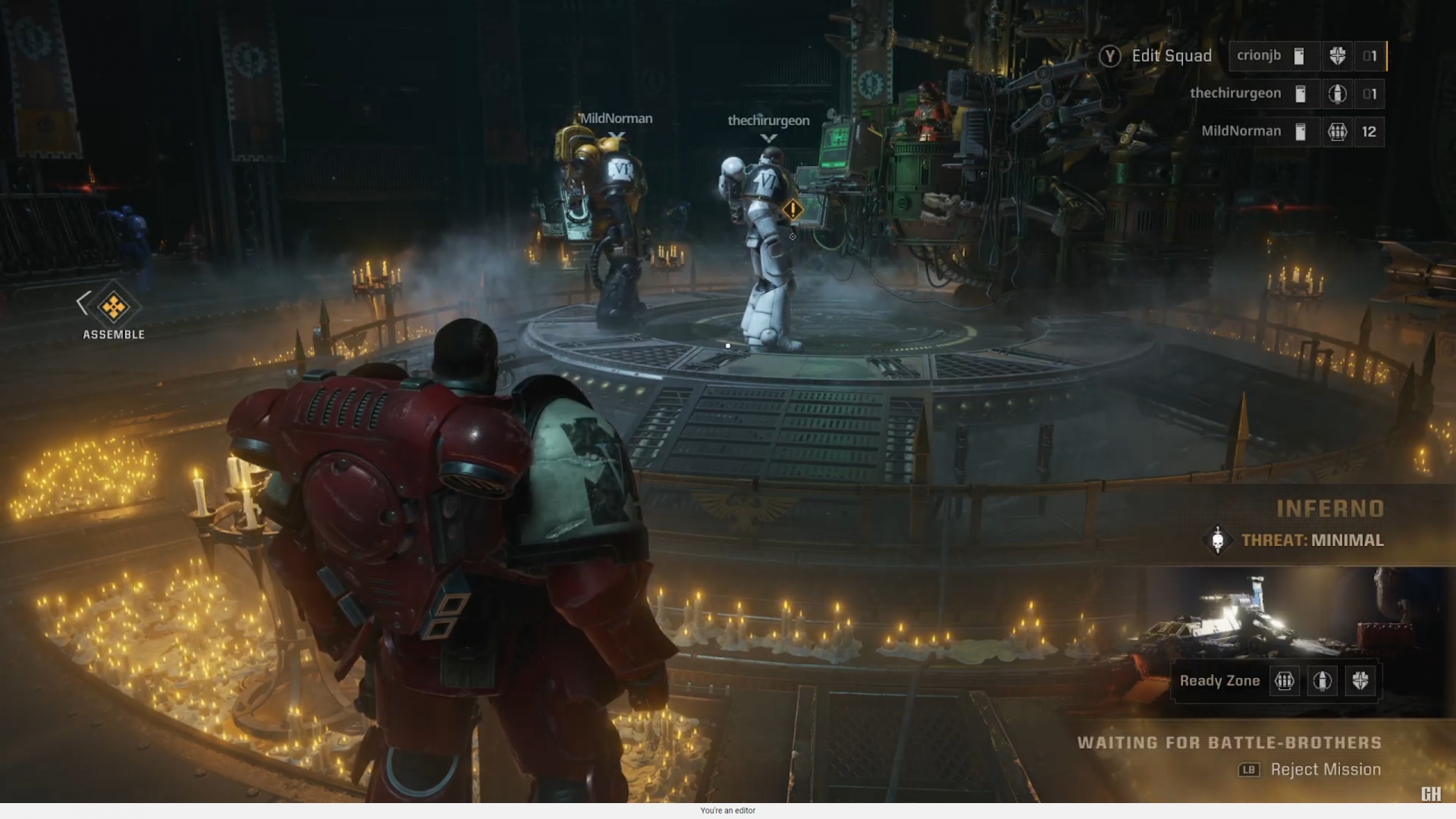Click the ammo counter showing 12 for MildNorman

(1370, 131)
